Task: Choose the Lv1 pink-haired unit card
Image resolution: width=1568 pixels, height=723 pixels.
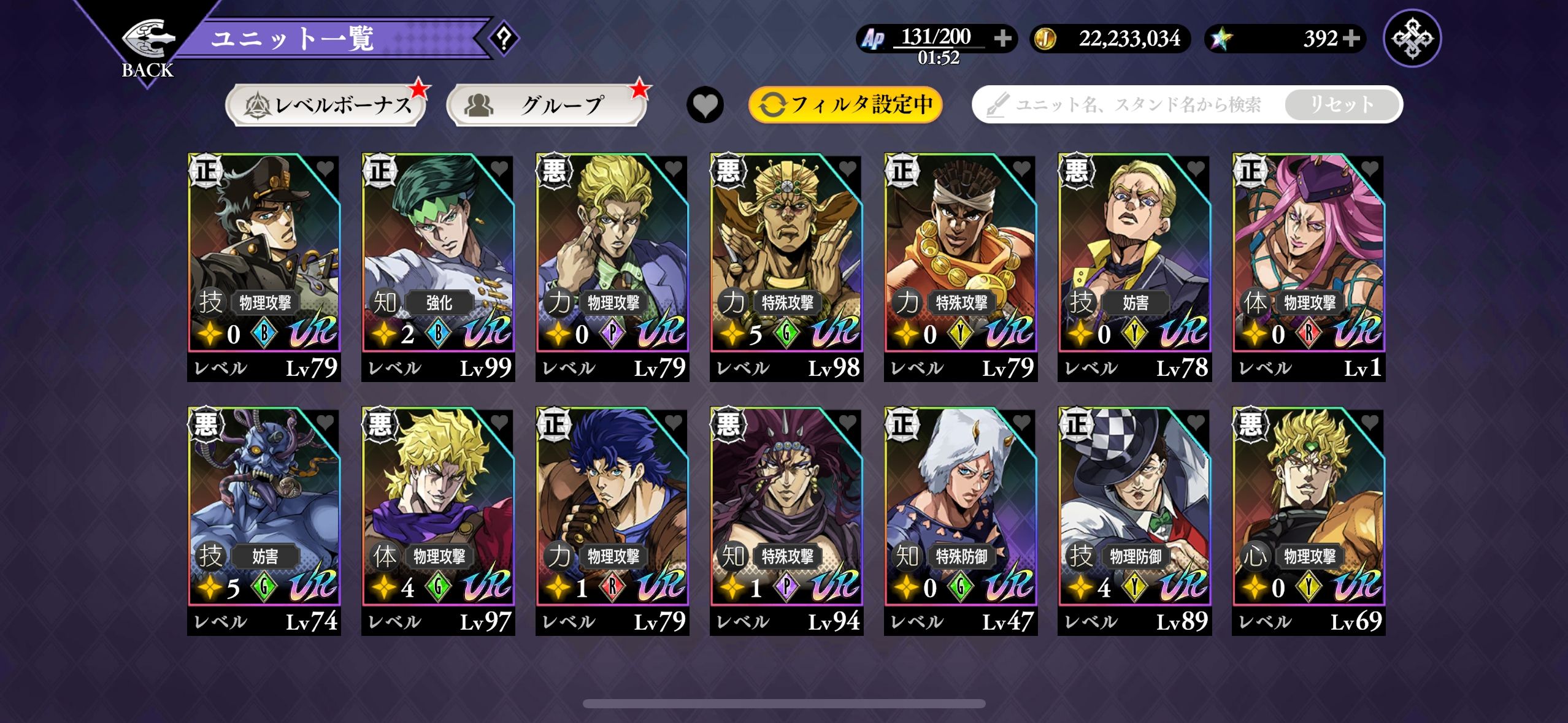Action: point(1309,267)
